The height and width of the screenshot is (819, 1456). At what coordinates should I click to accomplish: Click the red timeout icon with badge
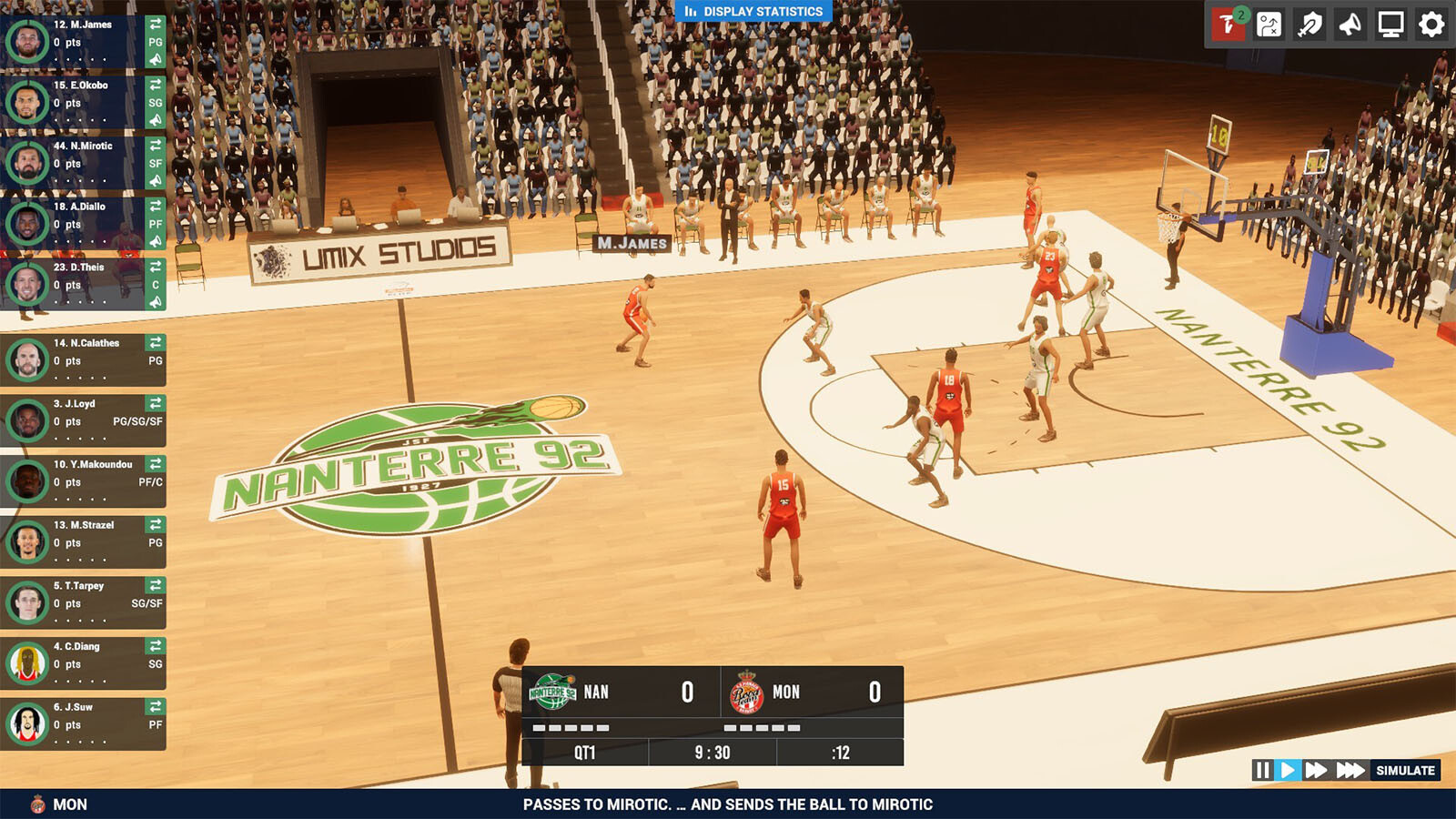[1227, 25]
